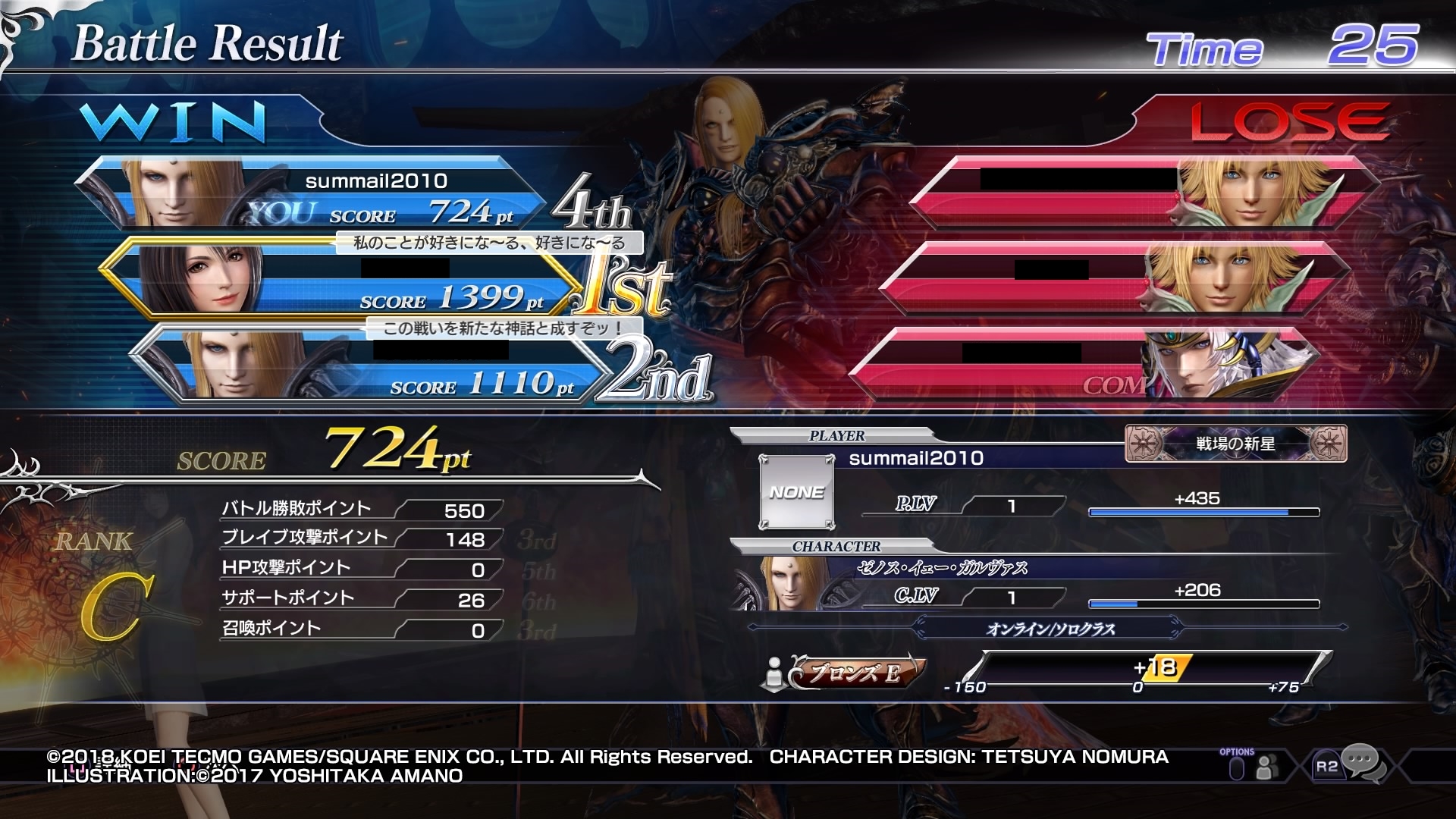
Task: Open the chat speech bubble icon
Action: click(x=1363, y=762)
